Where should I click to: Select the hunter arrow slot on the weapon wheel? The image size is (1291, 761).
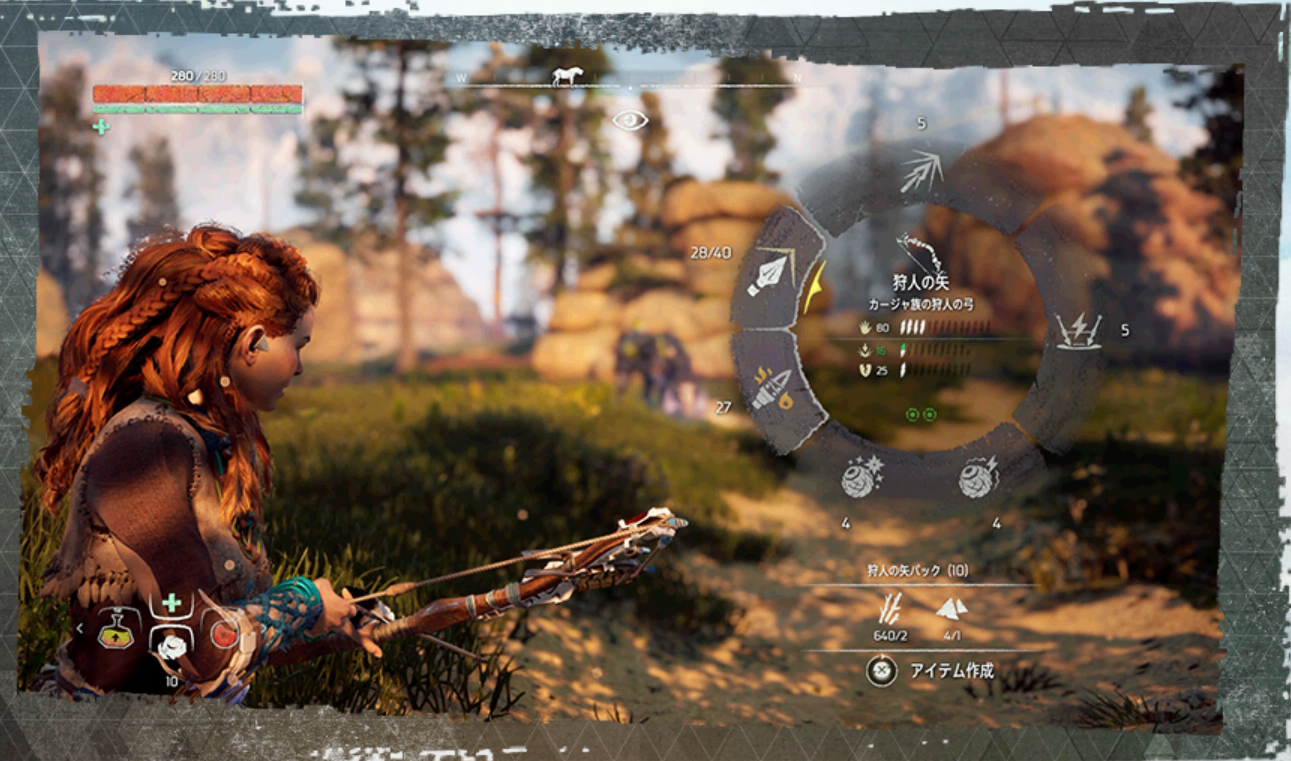click(x=771, y=270)
